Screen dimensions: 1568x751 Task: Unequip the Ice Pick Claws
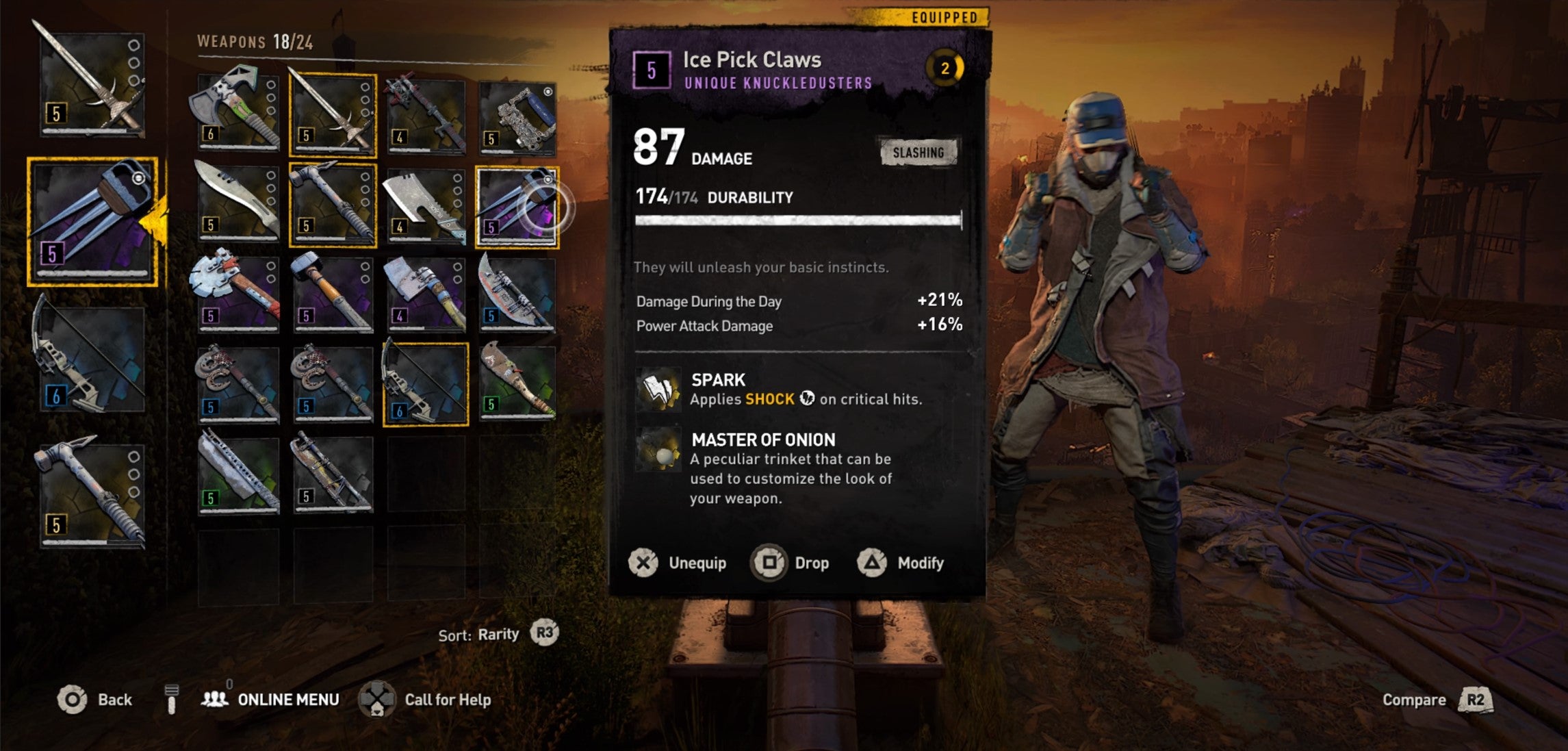click(x=678, y=563)
